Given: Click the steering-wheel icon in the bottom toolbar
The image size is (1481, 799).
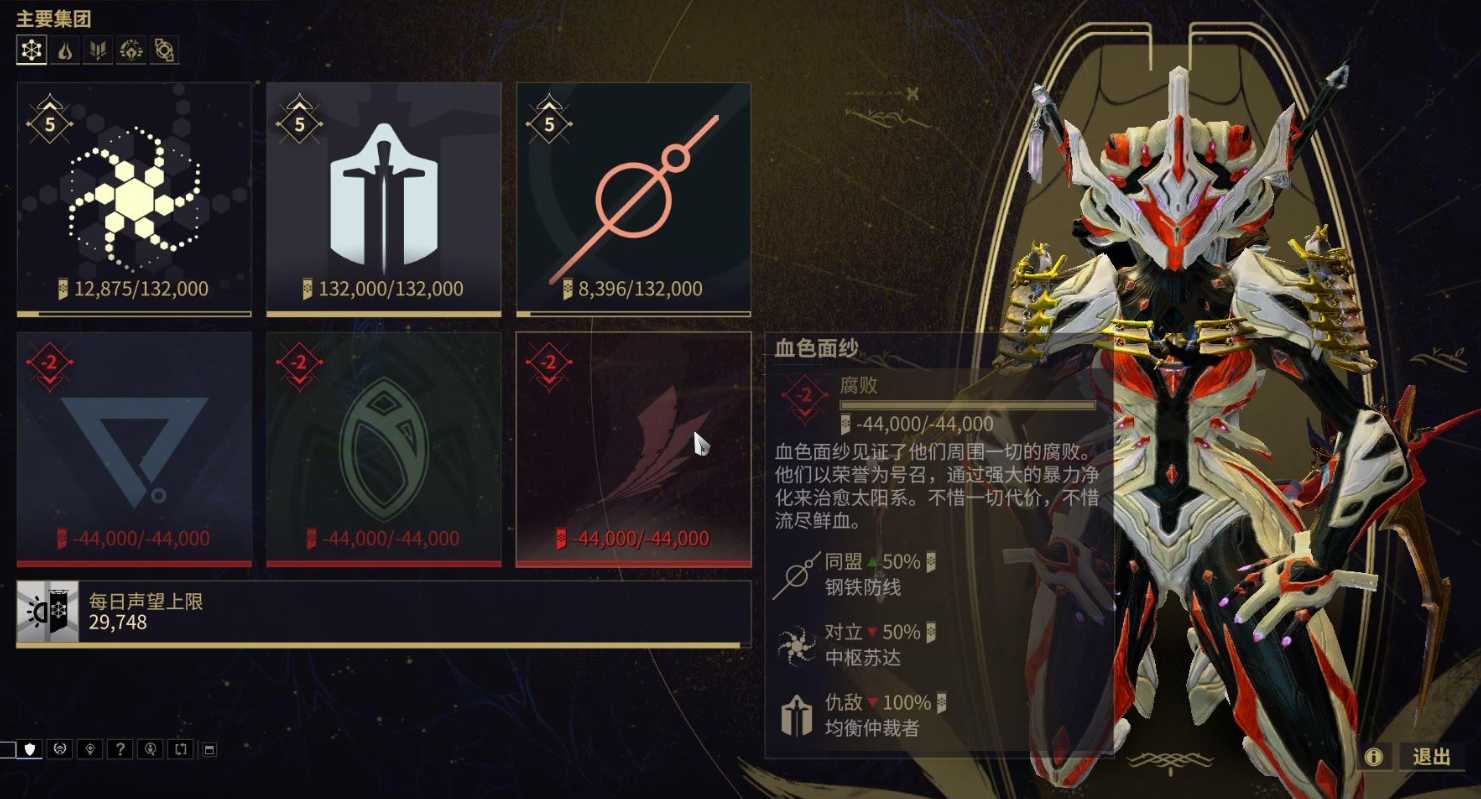Looking at the screenshot, I should coord(58,748).
